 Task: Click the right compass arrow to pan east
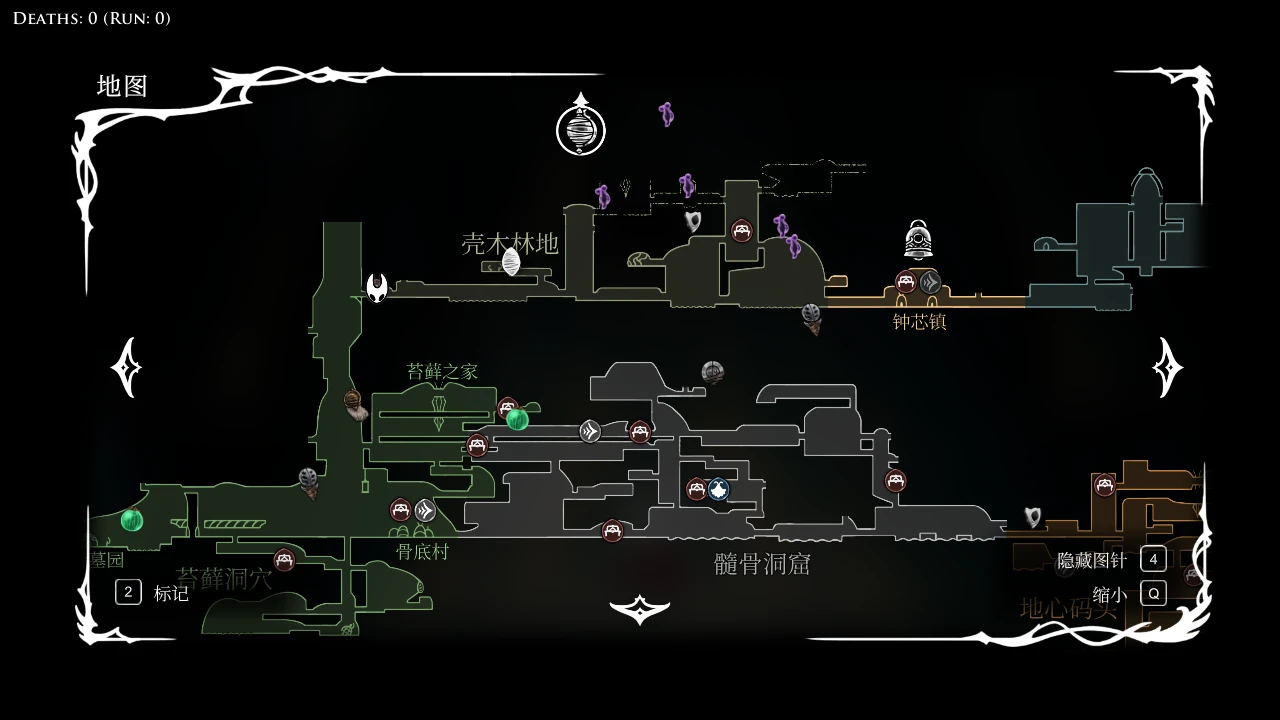tap(1166, 366)
